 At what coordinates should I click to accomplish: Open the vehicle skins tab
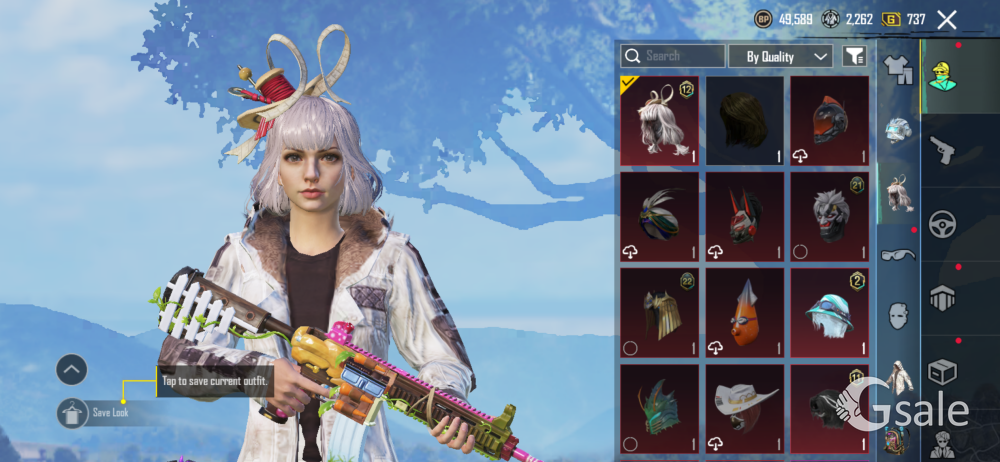(943, 224)
